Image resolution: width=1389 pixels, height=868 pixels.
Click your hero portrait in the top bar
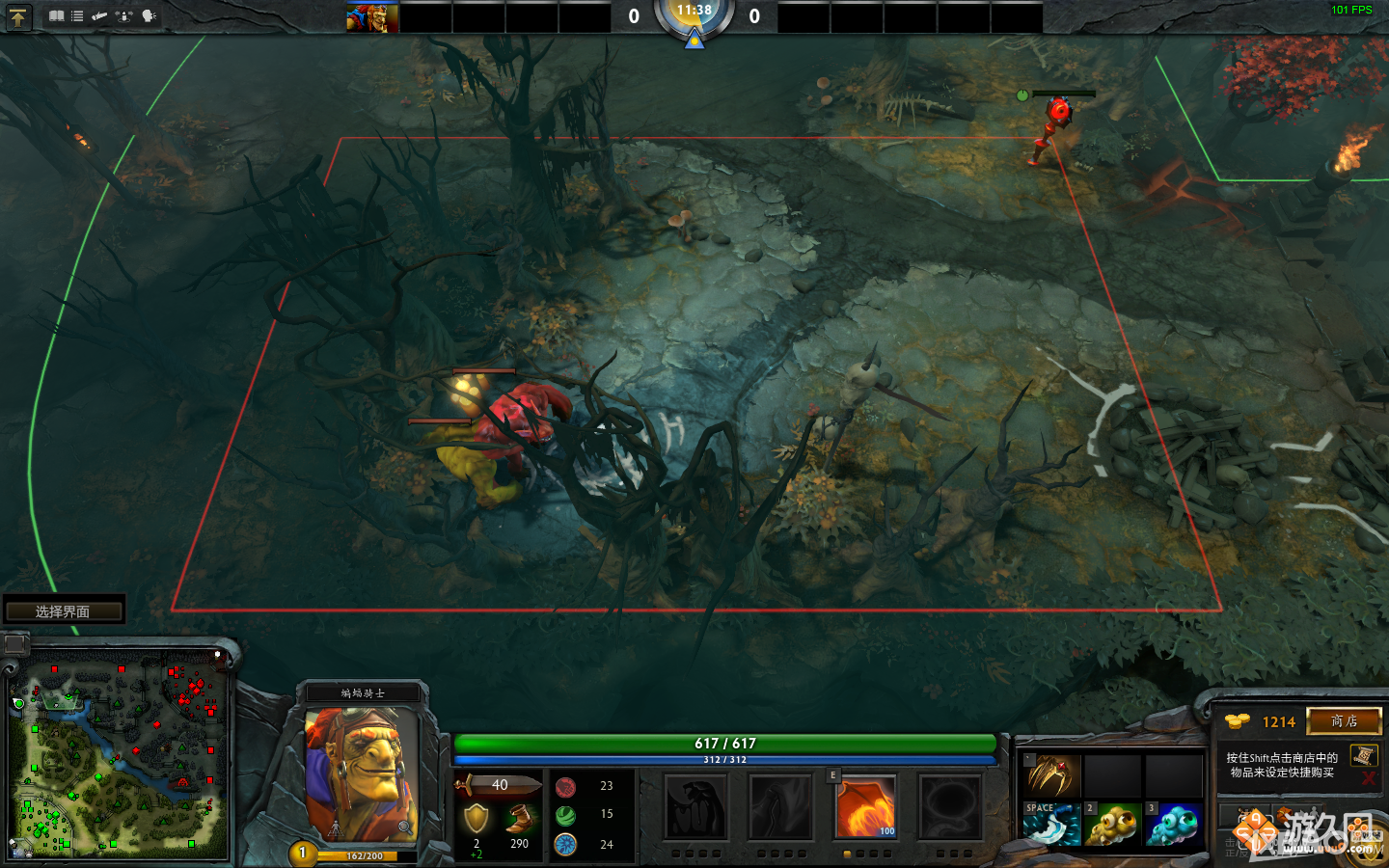371,16
